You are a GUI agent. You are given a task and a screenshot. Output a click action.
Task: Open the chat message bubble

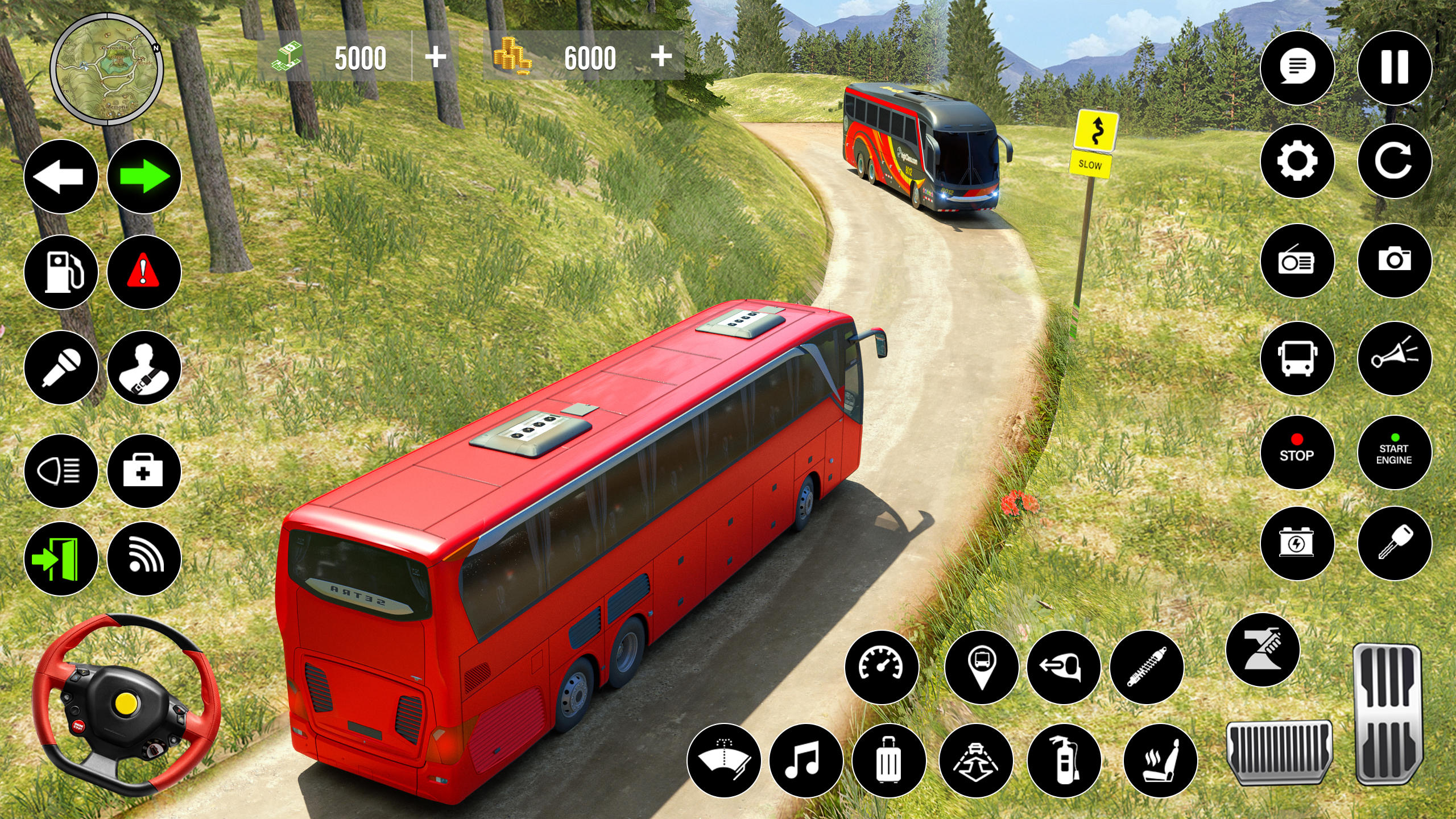1297,68
